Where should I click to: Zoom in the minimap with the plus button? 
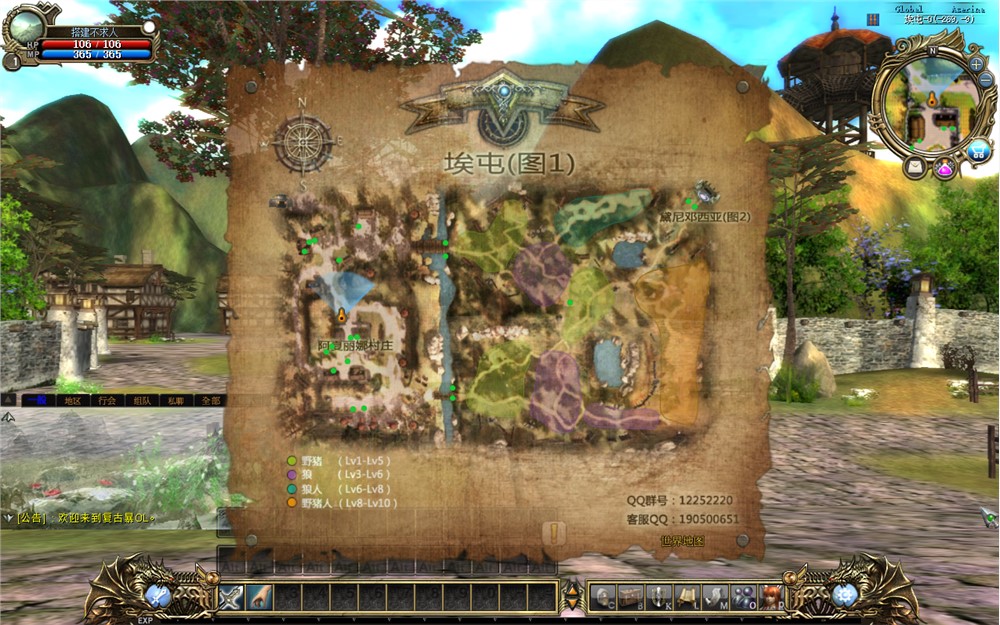pyautogui.click(x=976, y=64)
